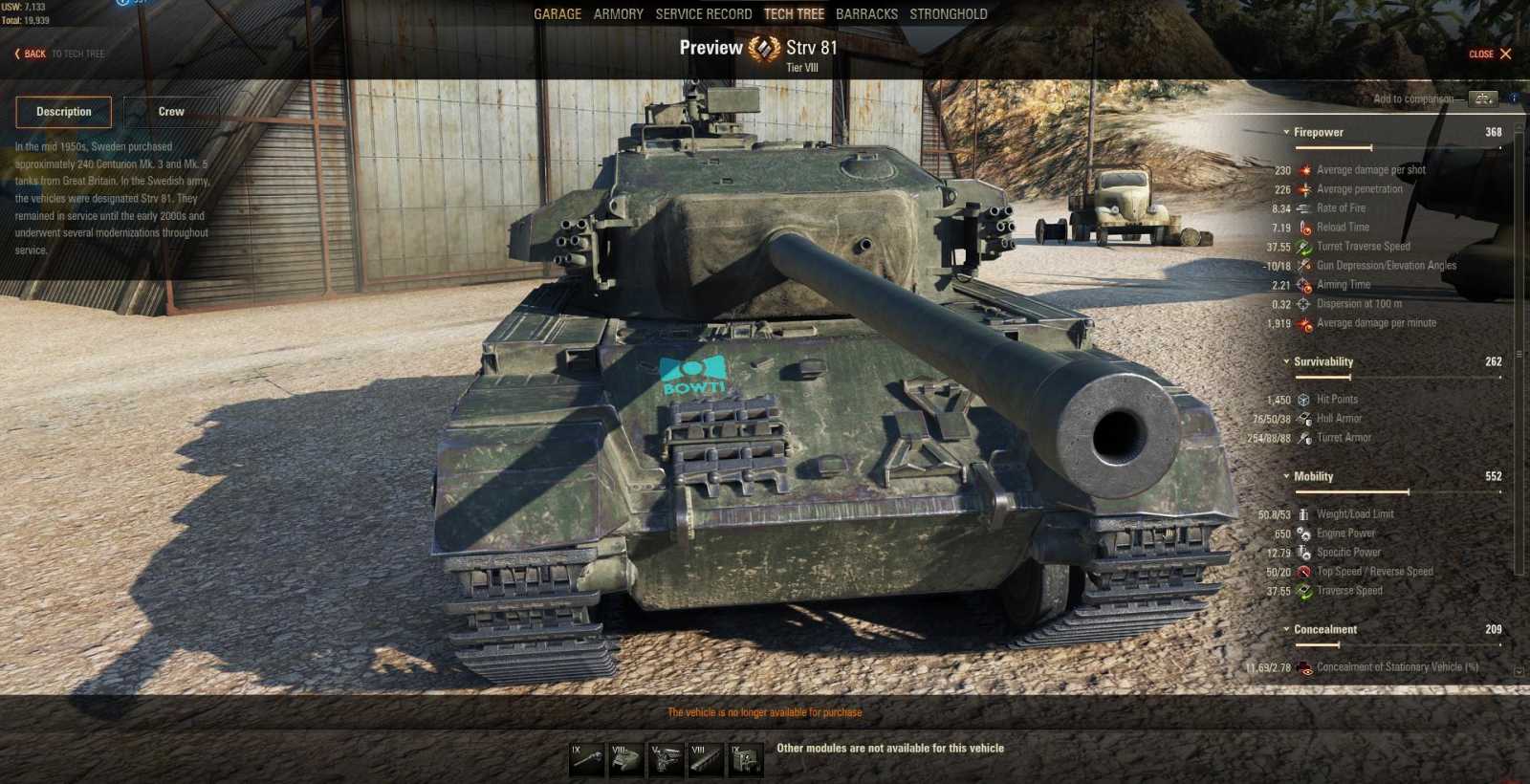Open the TECH TREE menu item
This screenshot has height=784, width=1530.
795,13
